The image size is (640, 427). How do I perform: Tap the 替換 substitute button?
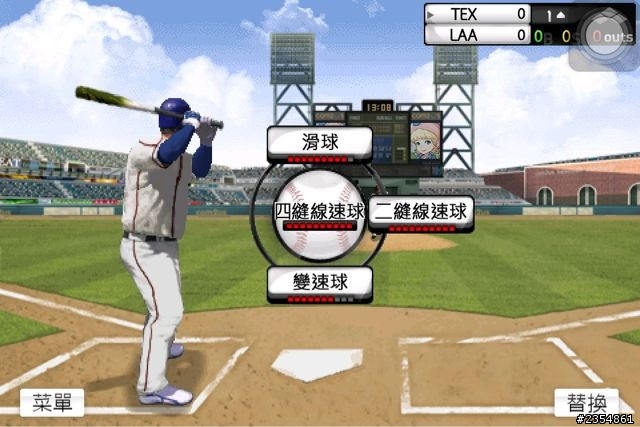[587, 402]
